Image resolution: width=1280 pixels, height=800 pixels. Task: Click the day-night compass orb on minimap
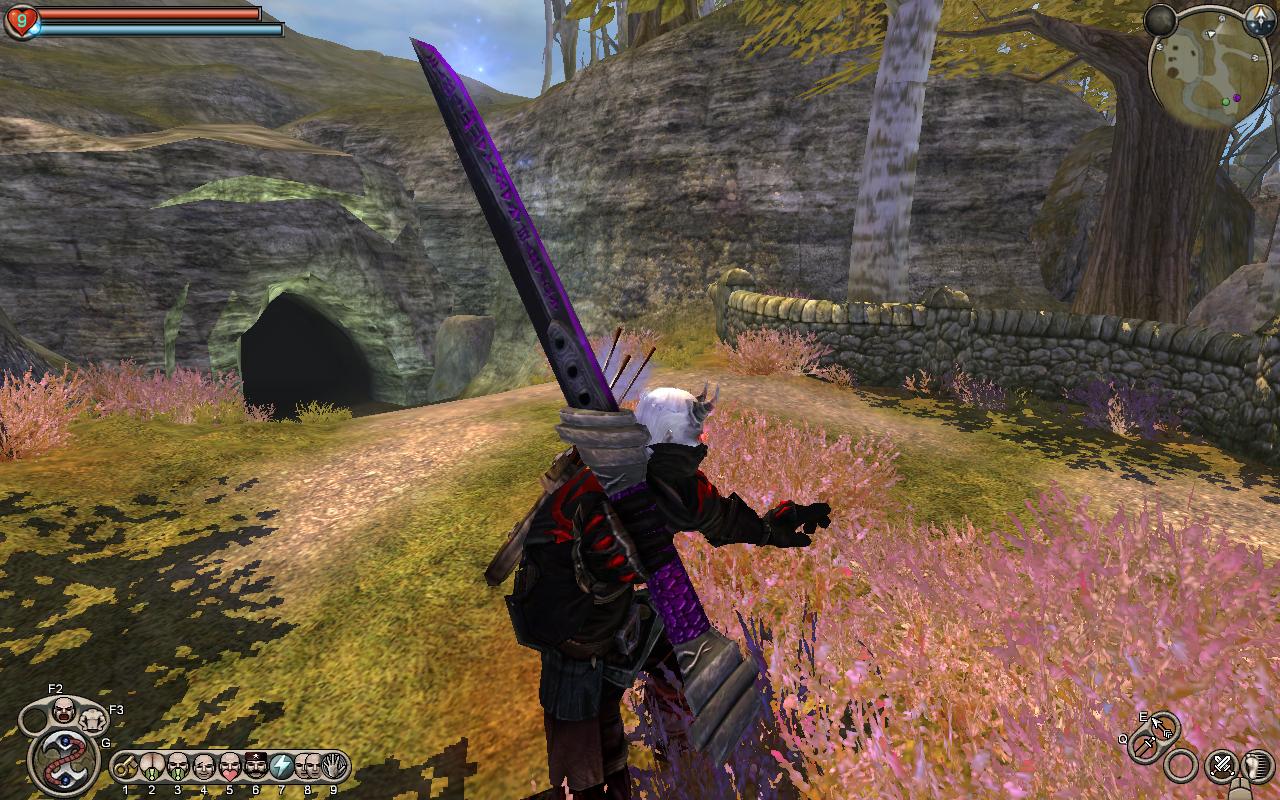click(x=1260, y=17)
